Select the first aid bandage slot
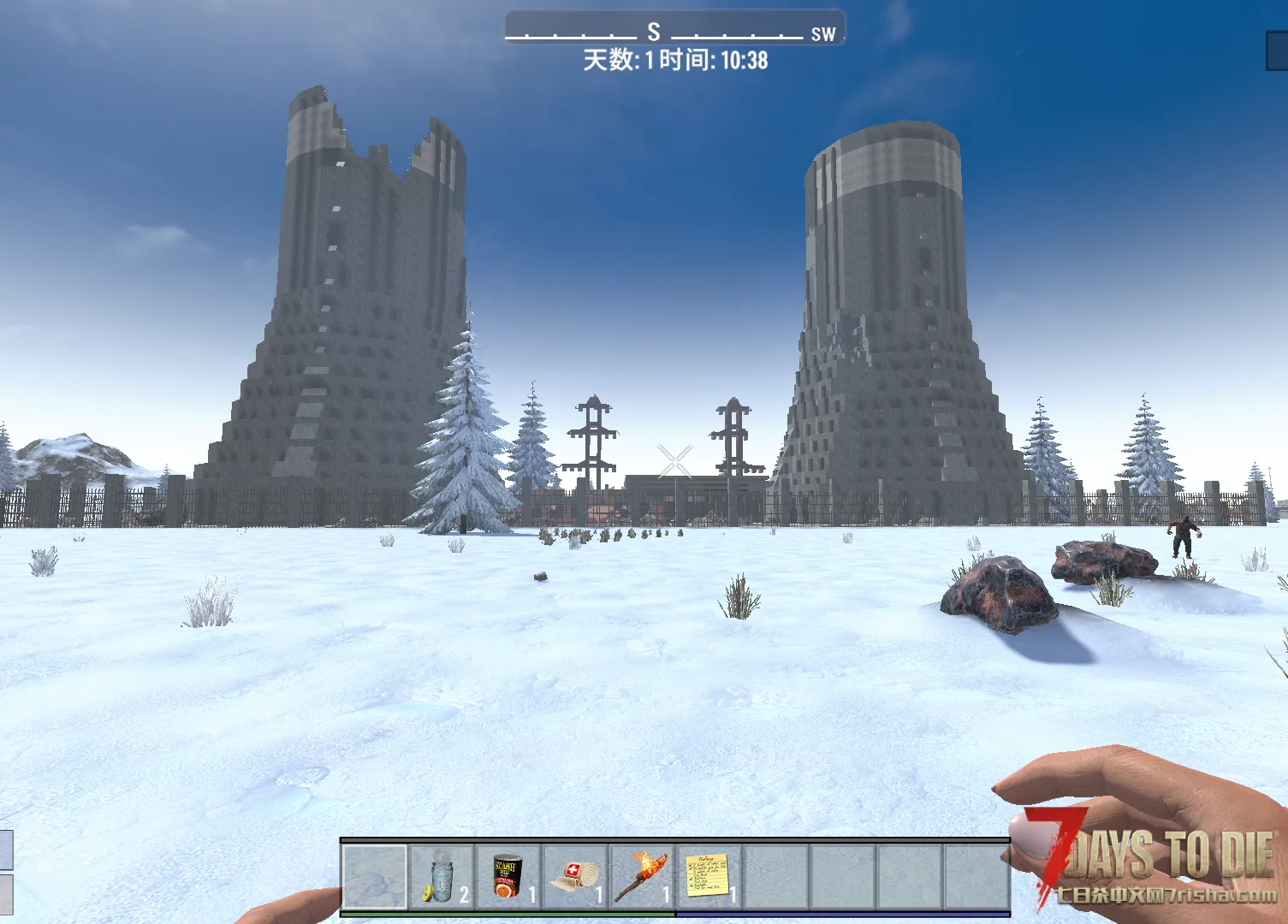 575,876
